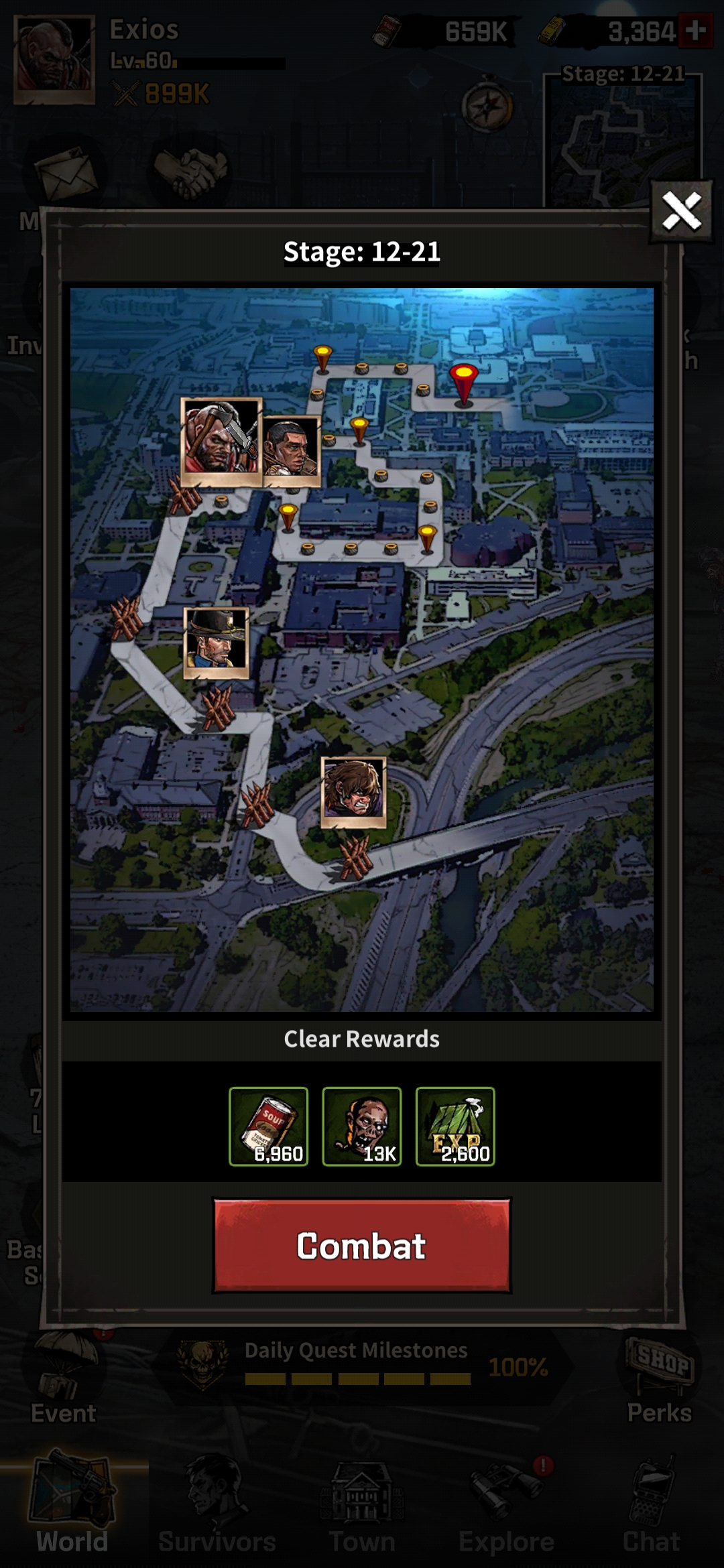The width and height of the screenshot is (724, 1568).
Task: Select the cowboy hat survivor portrait
Action: point(216,643)
